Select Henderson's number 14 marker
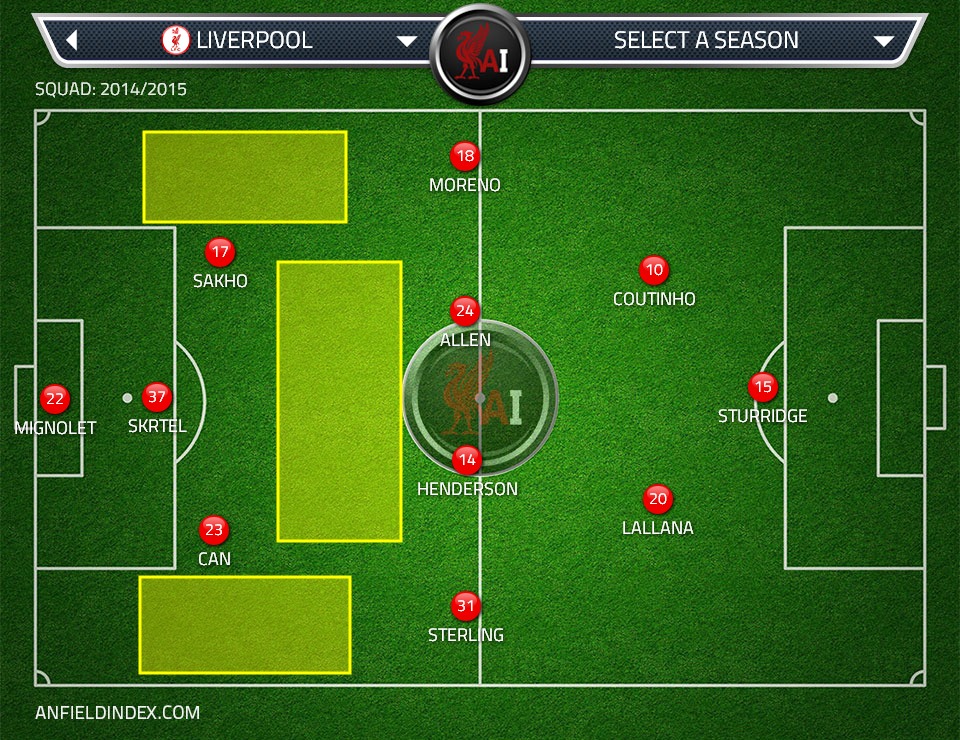Image resolution: width=960 pixels, height=740 pixels. [467, 460]
